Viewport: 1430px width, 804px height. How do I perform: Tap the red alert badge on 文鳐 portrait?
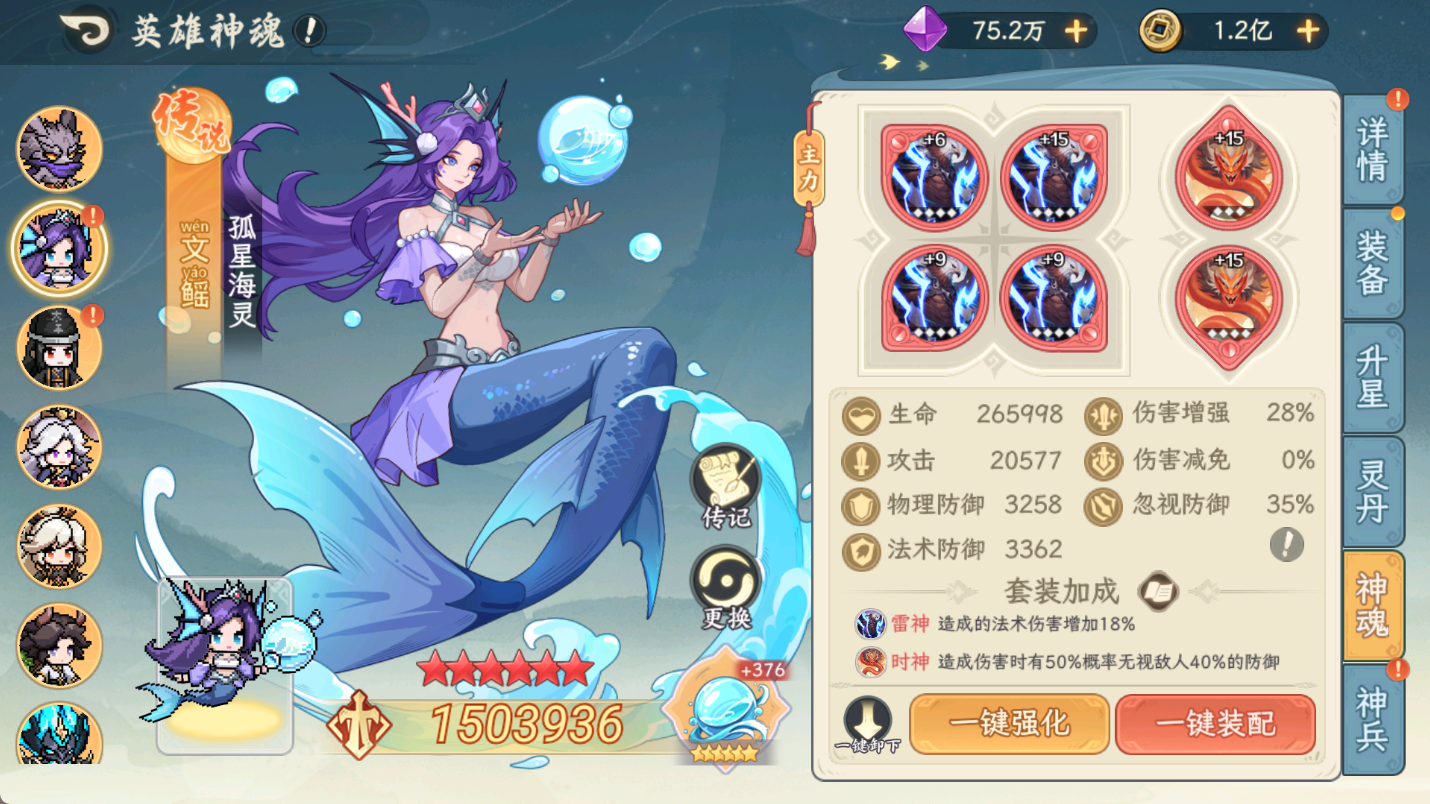(92, 213)
